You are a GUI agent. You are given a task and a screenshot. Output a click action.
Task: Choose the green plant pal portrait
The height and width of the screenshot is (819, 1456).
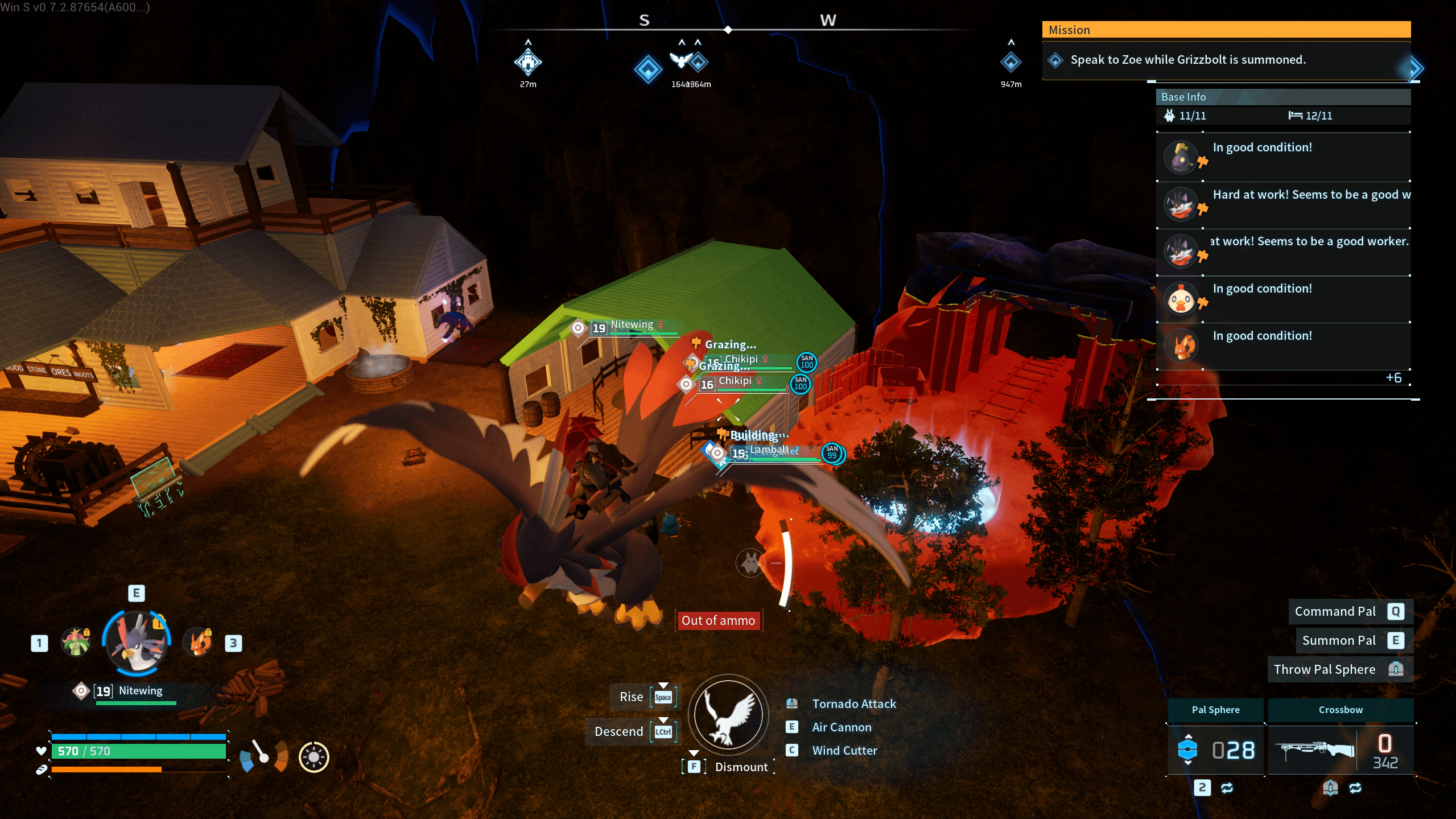coord(76,643)
